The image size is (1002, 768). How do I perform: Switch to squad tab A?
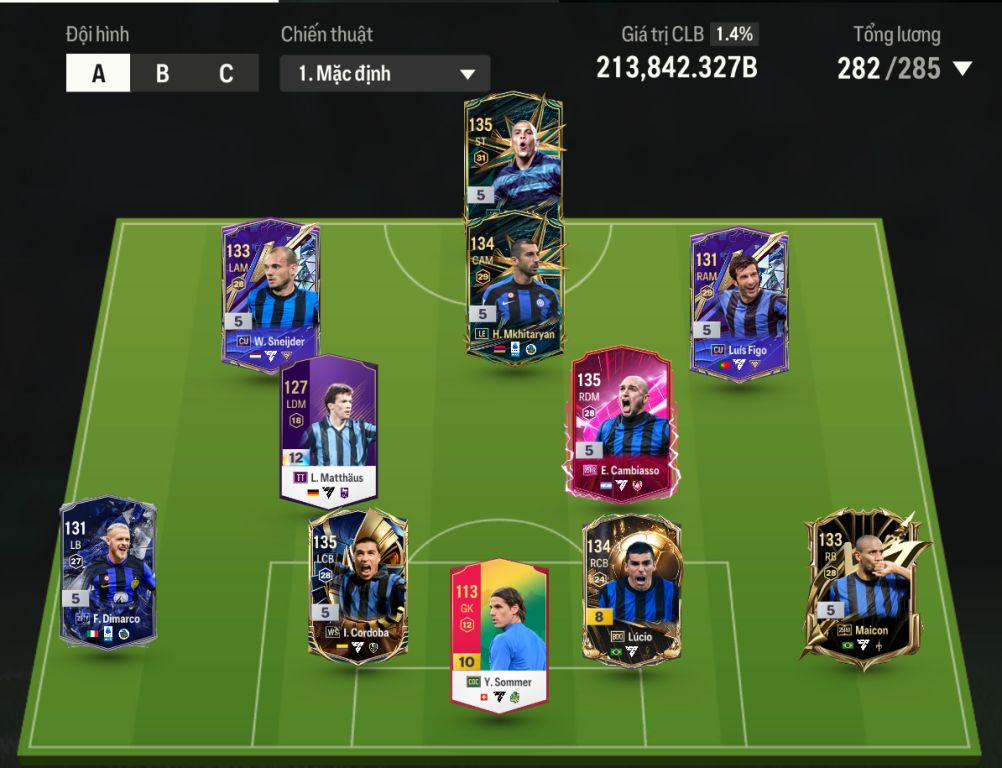(98, 74)
